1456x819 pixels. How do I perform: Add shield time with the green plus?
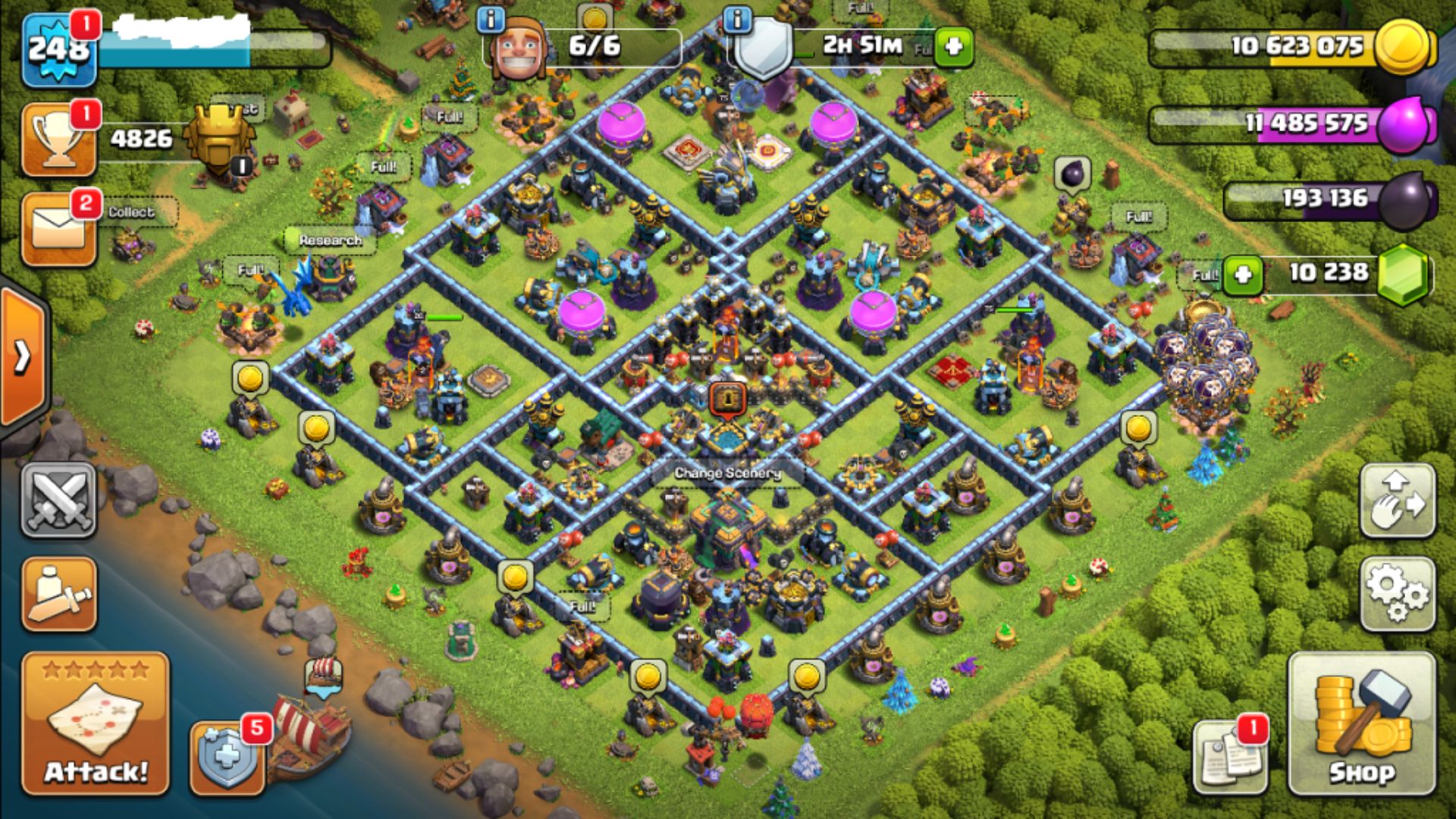[x=953, y=47]
